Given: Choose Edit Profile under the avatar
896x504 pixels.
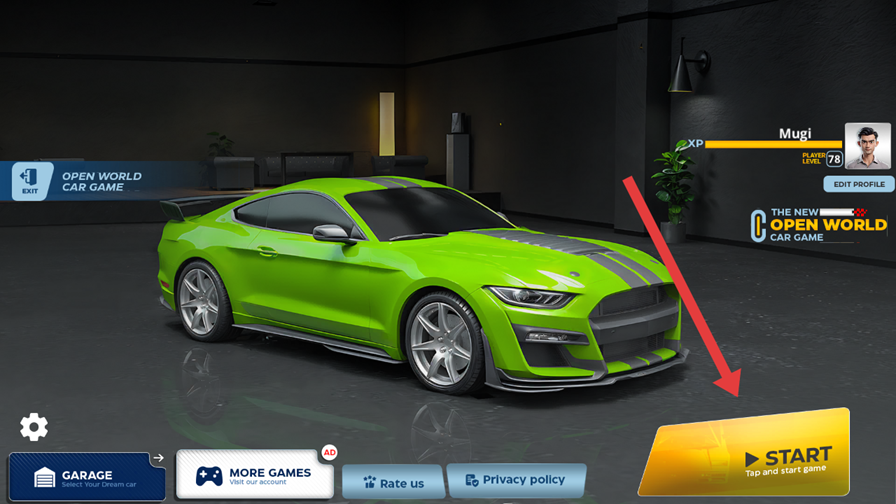Looking at the screenshot, I should pyautogui.click(x=858, y=185).
